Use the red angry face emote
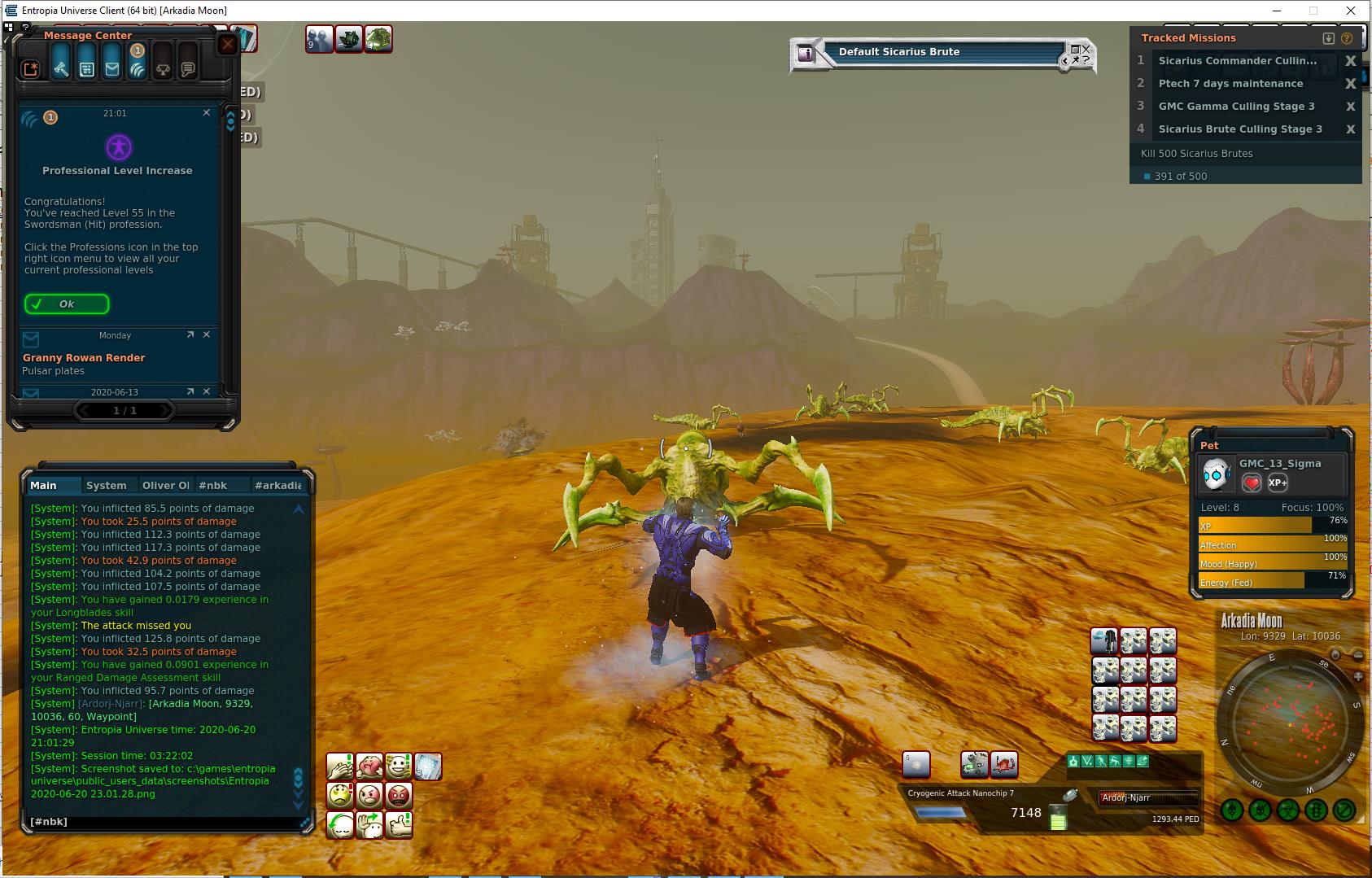Viewport: 1372px width, 878px height. click(399, 795)
